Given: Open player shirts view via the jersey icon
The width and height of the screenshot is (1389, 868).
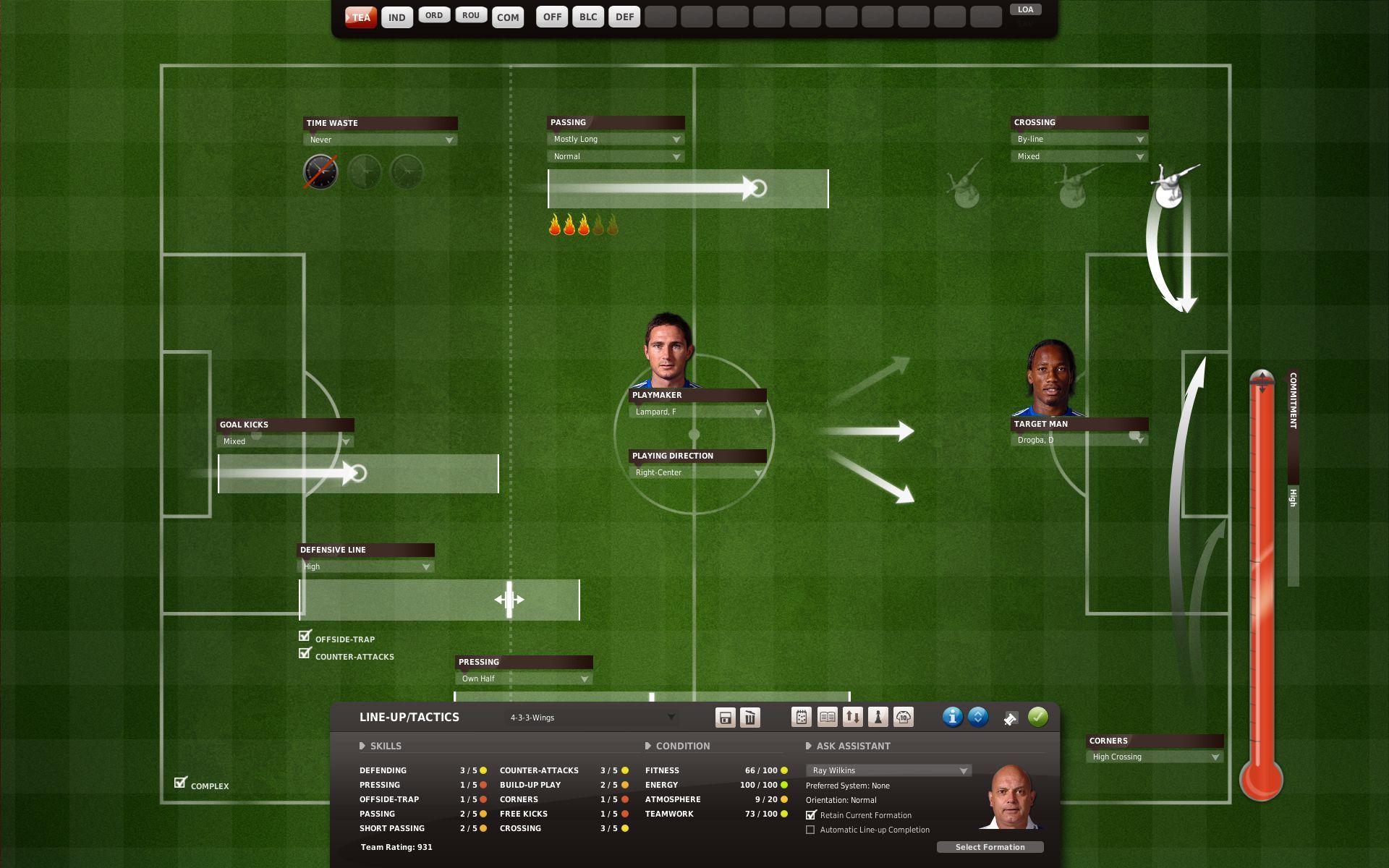Looking at the screenshot, I should [x=903, y=718].
